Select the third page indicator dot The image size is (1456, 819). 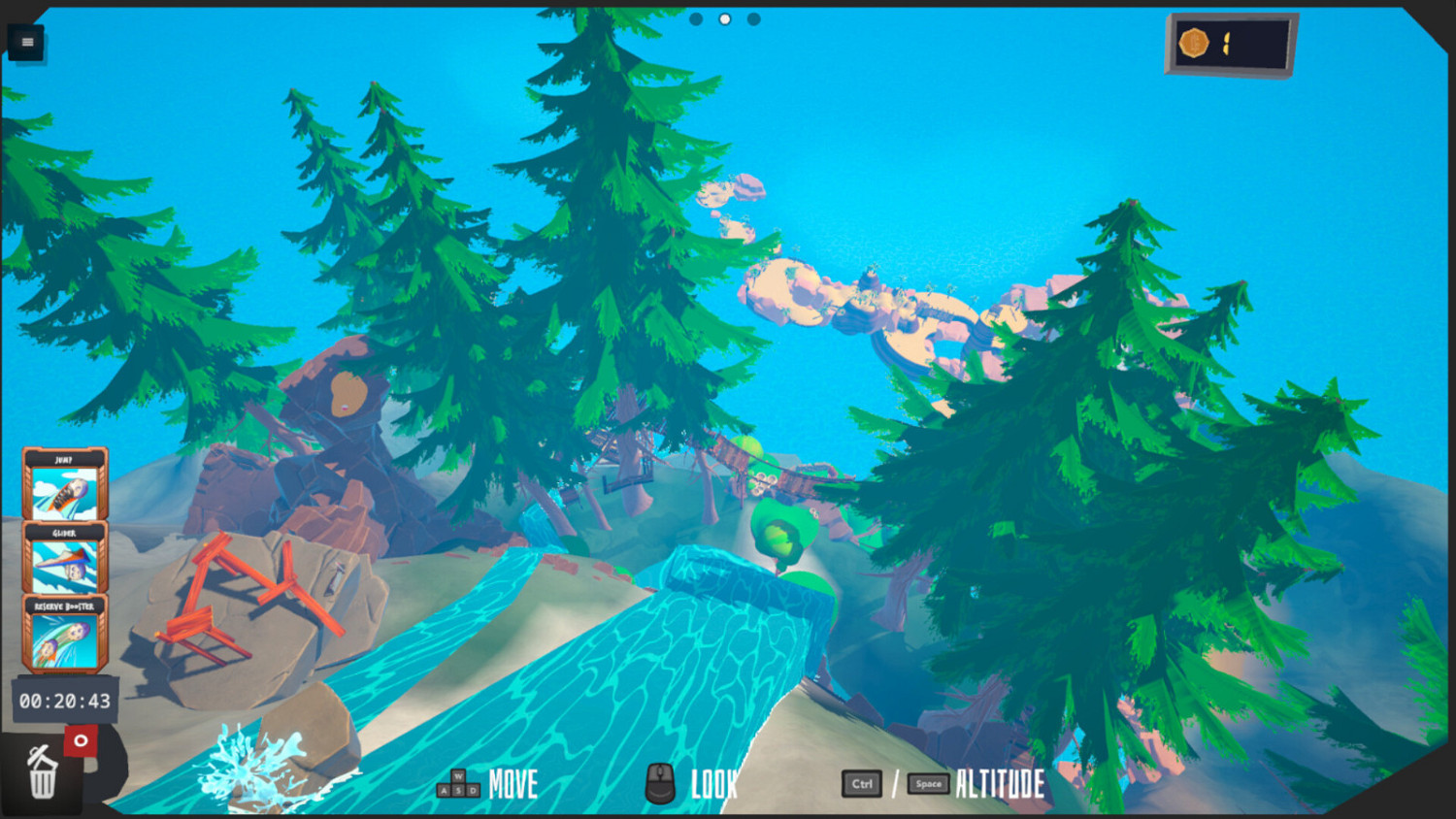click(753, 18)
